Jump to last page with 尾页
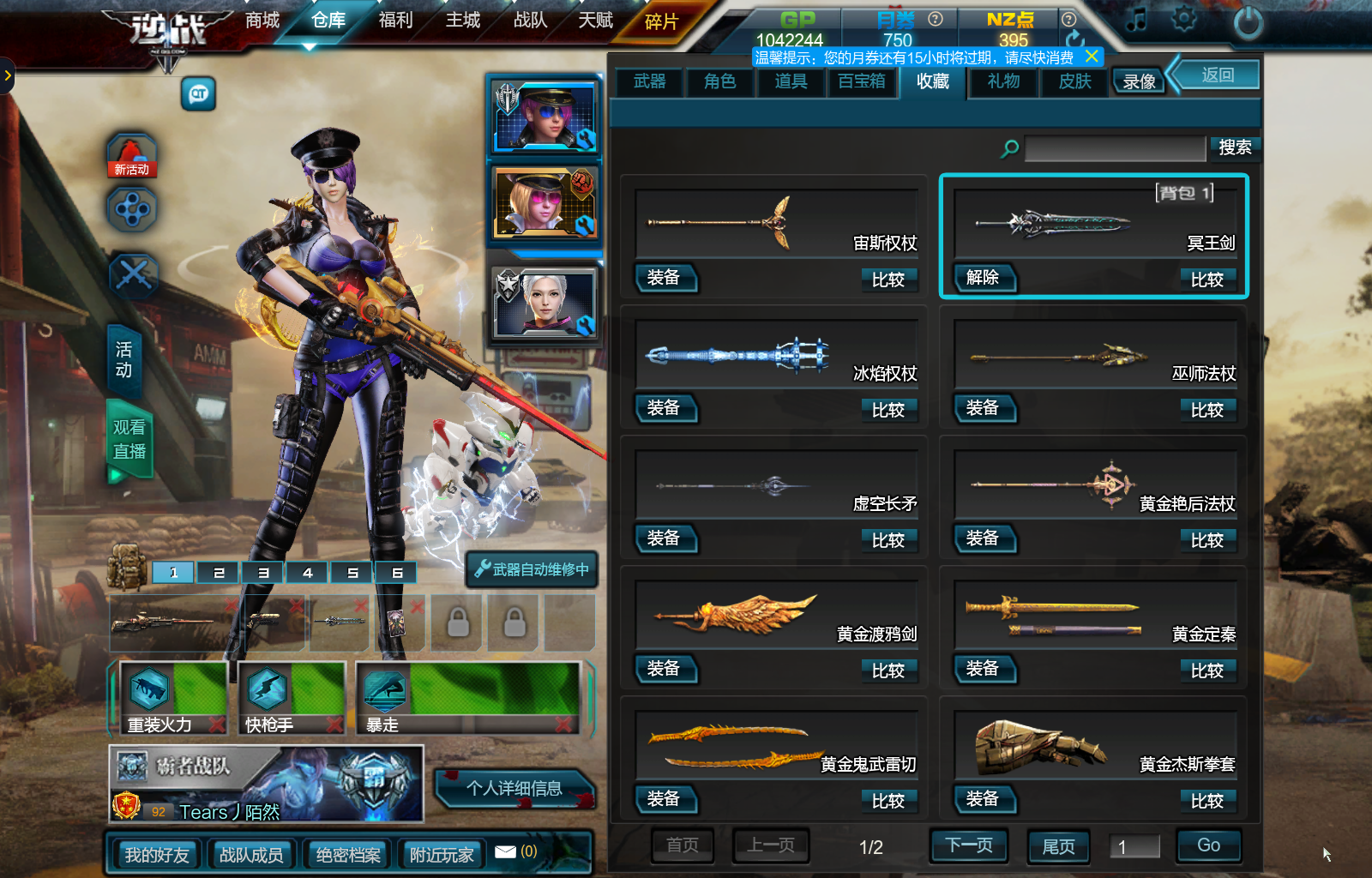This screenshot has height=878, width=1372. 1058,847
